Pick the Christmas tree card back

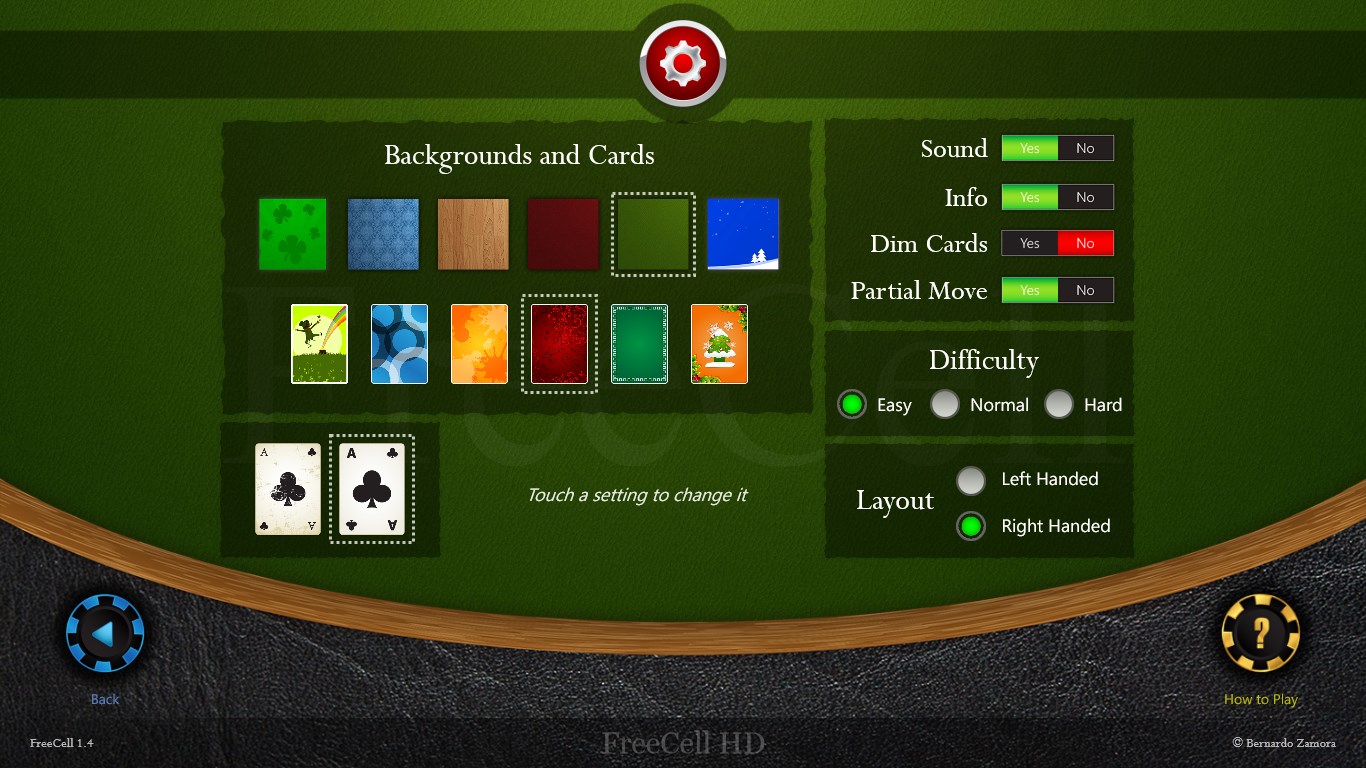click(x=719, y=343)
